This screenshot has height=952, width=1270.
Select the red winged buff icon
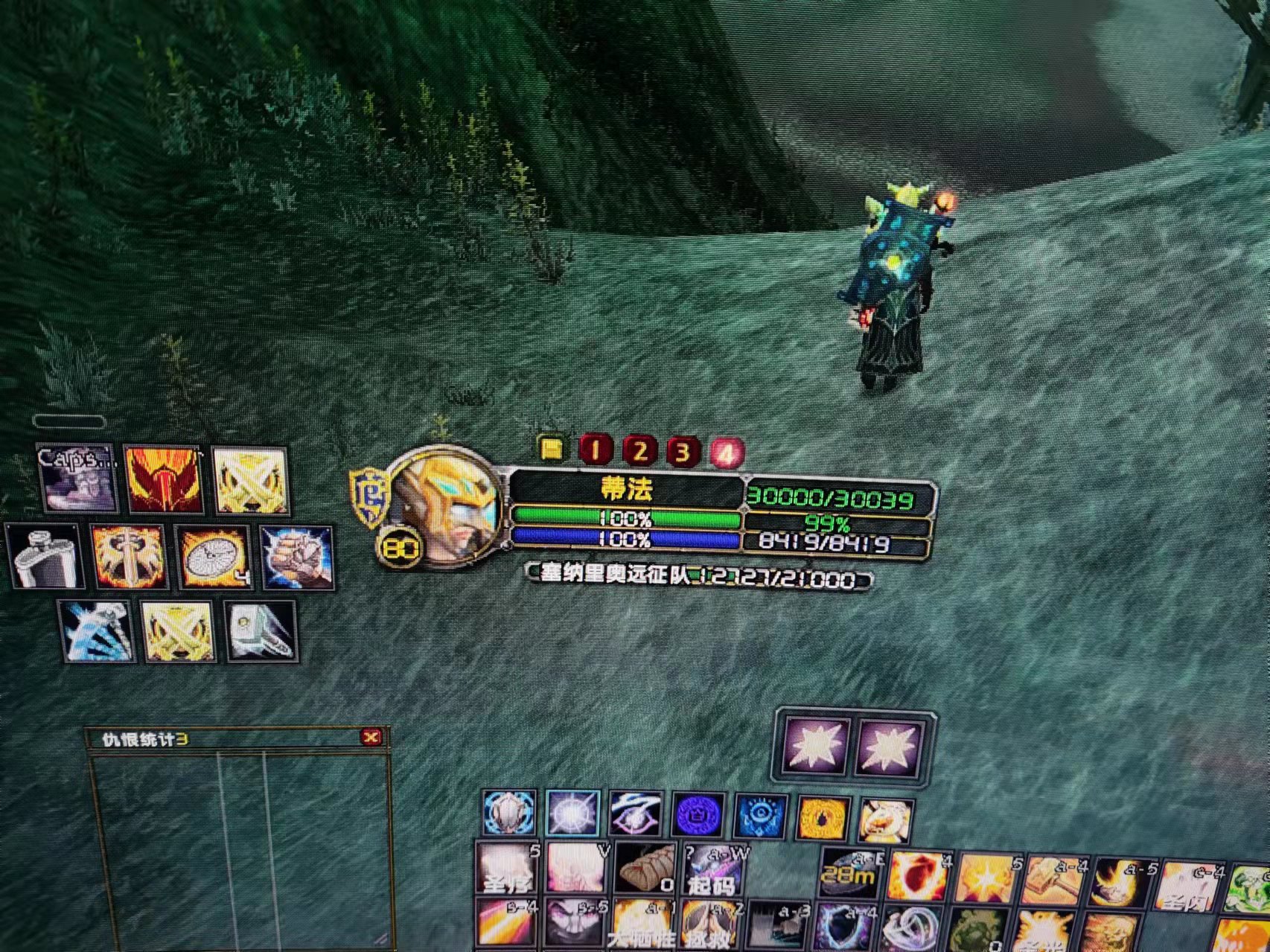(164, 479)
